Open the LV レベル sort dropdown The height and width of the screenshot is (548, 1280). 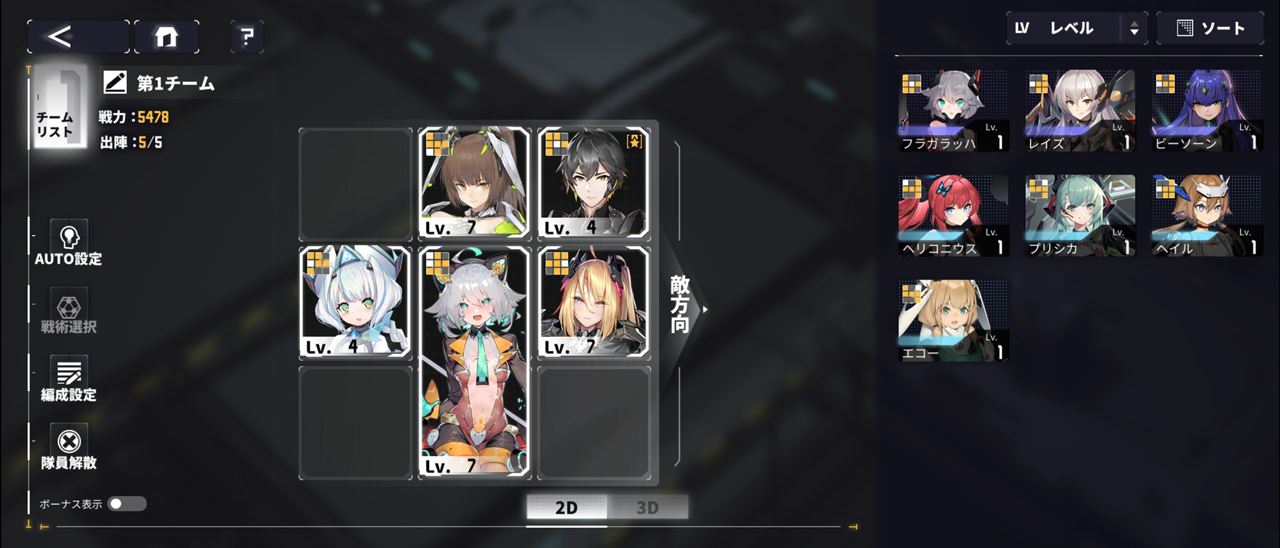coord(1077,29)
